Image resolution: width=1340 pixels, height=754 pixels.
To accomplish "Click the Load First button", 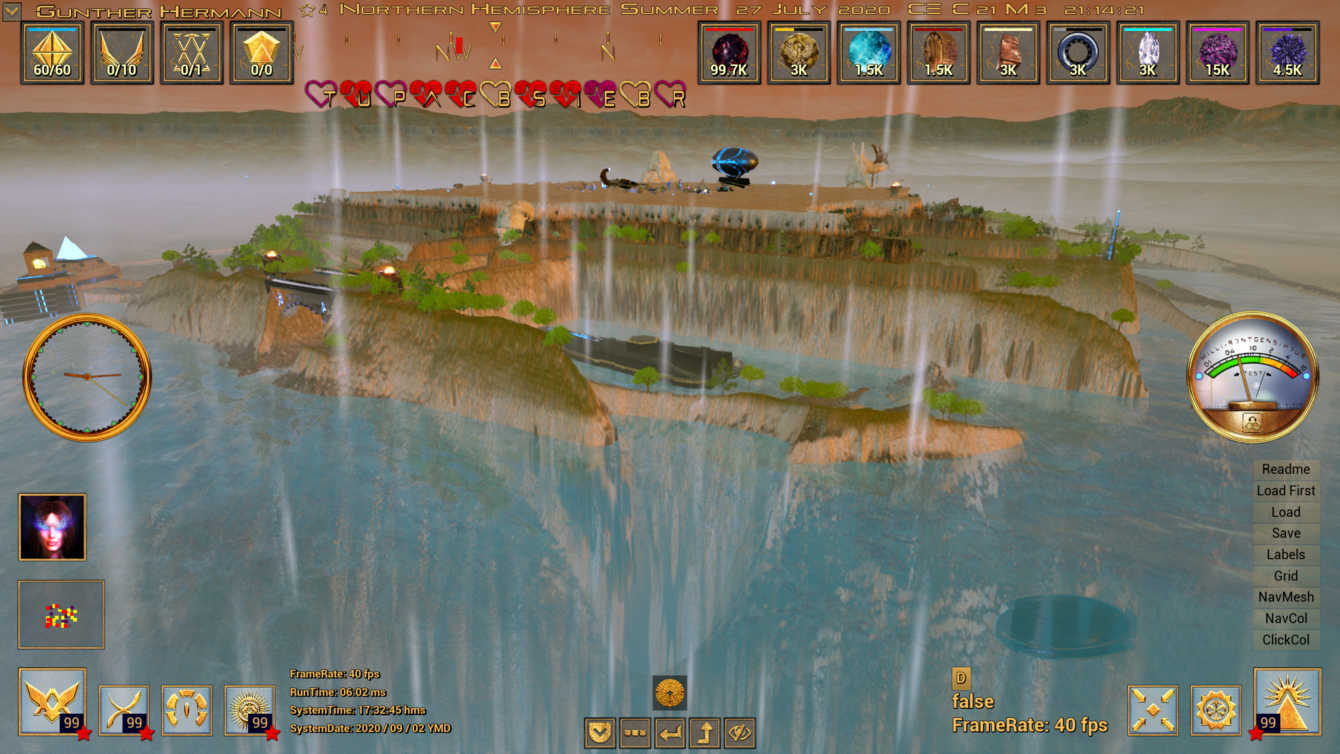I will 1285,490.
